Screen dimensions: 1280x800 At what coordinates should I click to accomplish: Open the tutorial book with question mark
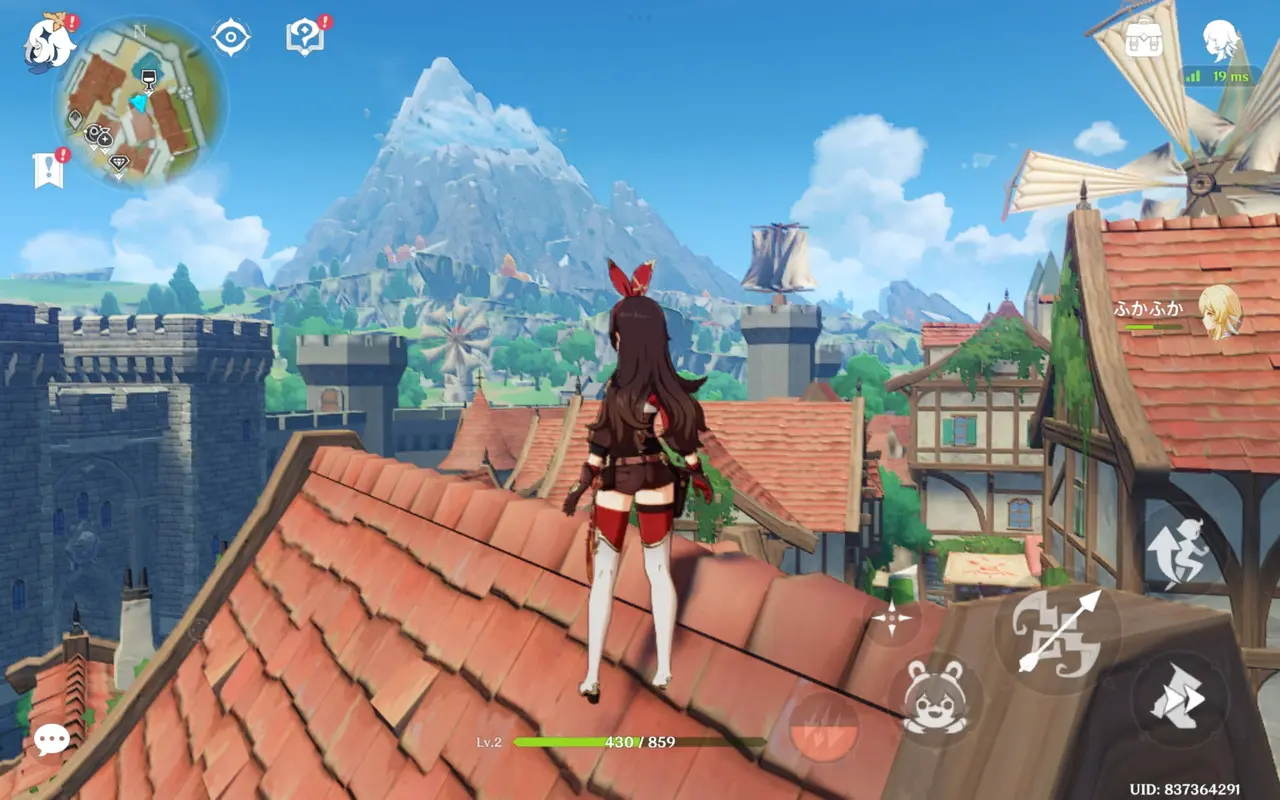click(x=303, y=38)
